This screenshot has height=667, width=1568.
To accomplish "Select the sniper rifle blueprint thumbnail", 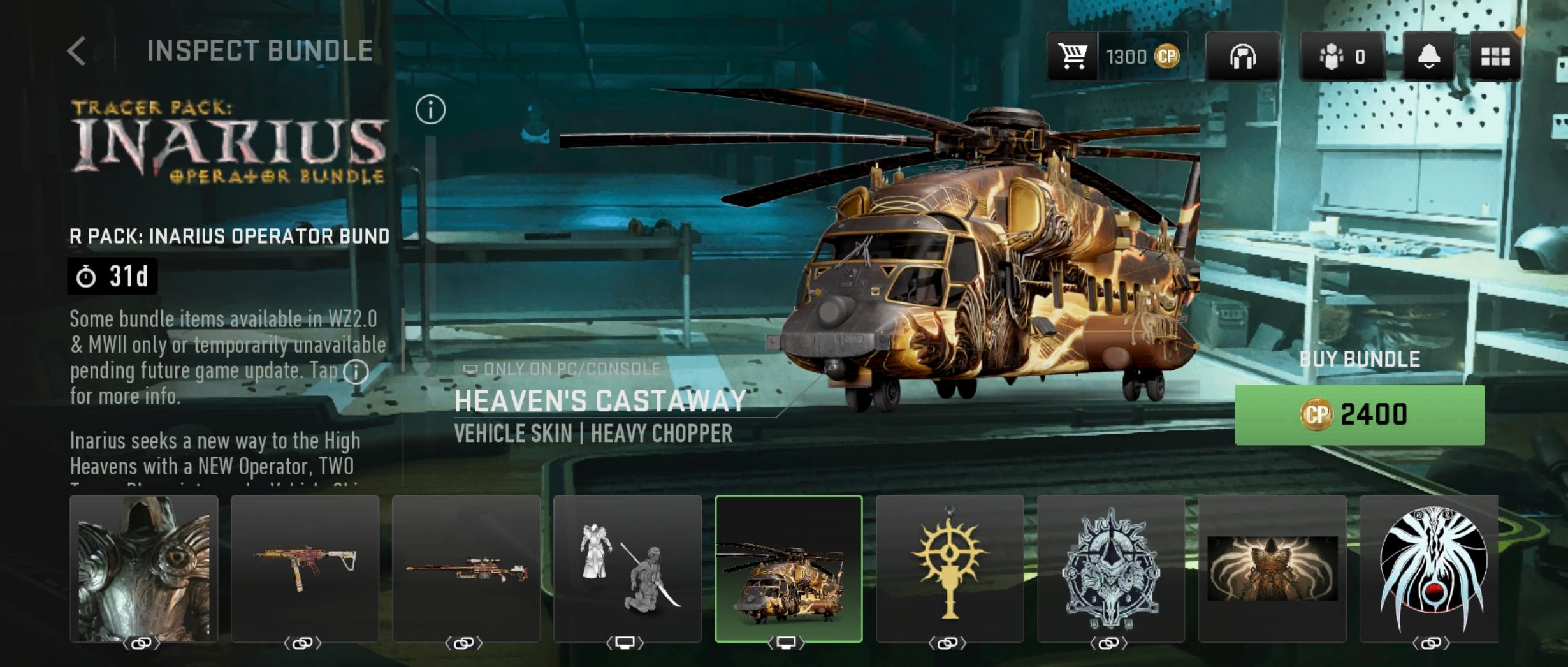I will [x=467, y=569].
